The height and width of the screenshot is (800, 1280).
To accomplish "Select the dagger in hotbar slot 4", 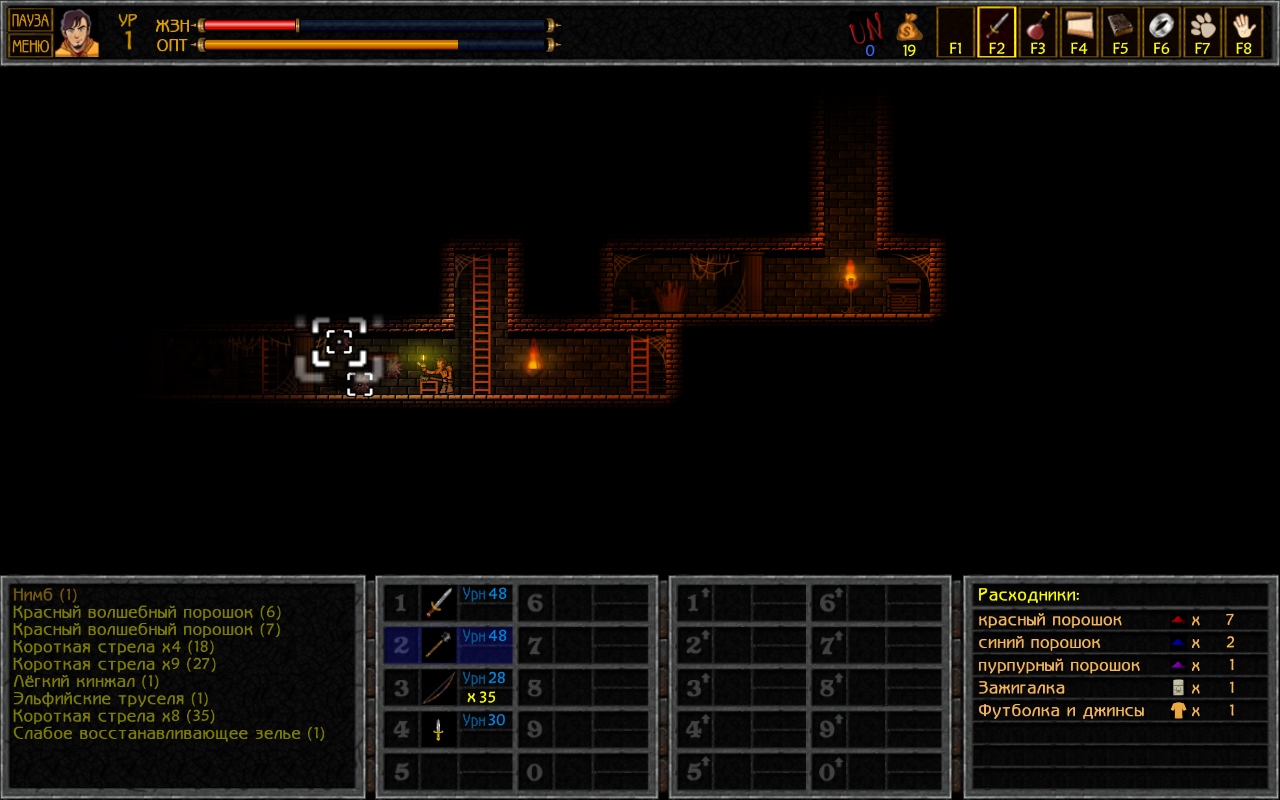I will pyautogui.click(x=438, y=730).
